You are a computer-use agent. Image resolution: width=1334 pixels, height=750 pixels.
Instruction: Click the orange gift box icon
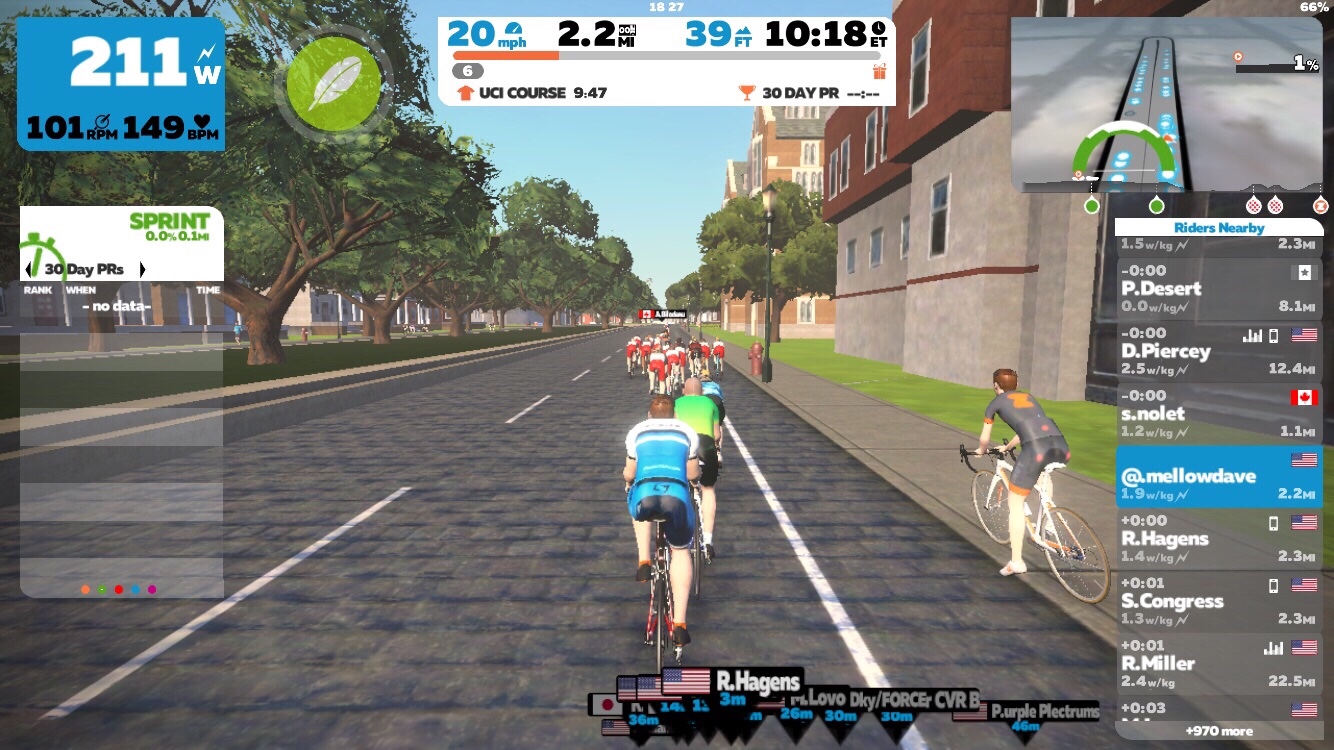tap(879, 71)
